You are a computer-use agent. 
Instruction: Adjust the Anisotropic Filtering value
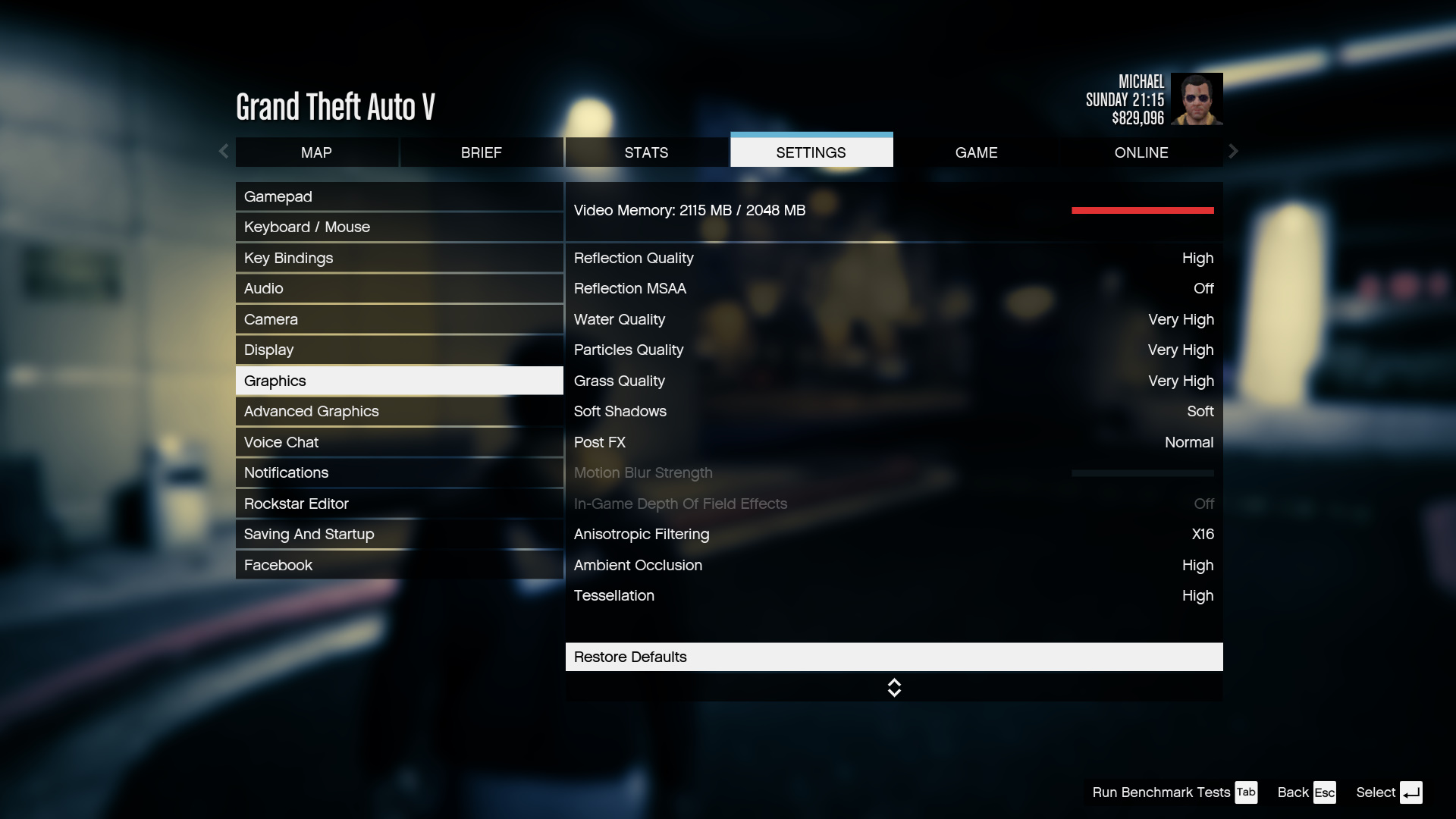pos(893,534)
